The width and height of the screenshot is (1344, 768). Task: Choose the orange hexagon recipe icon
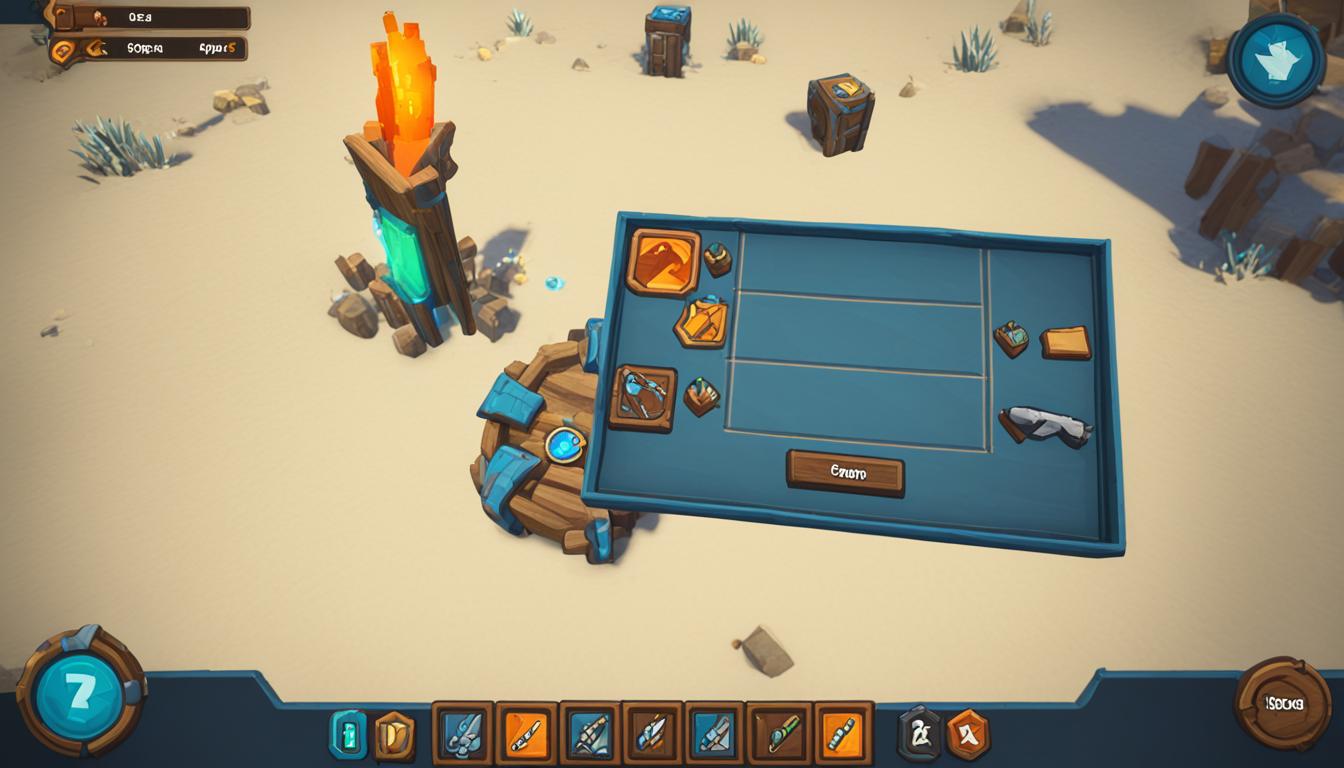[x=700, y=322]
